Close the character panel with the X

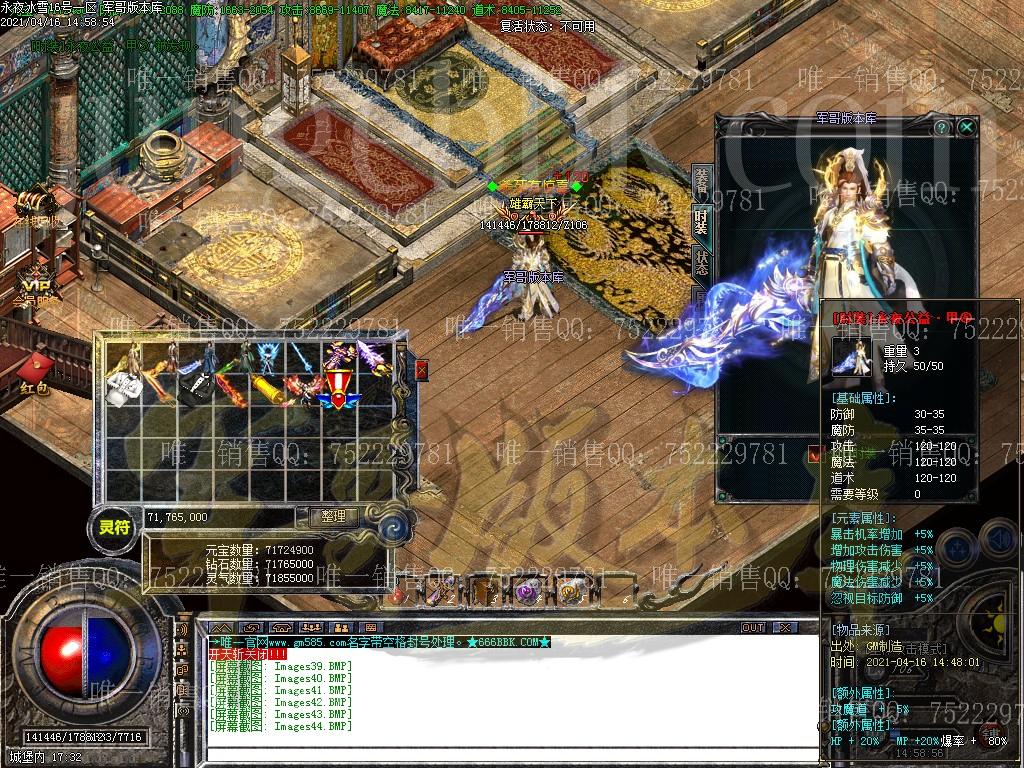[x=966, y=127]
